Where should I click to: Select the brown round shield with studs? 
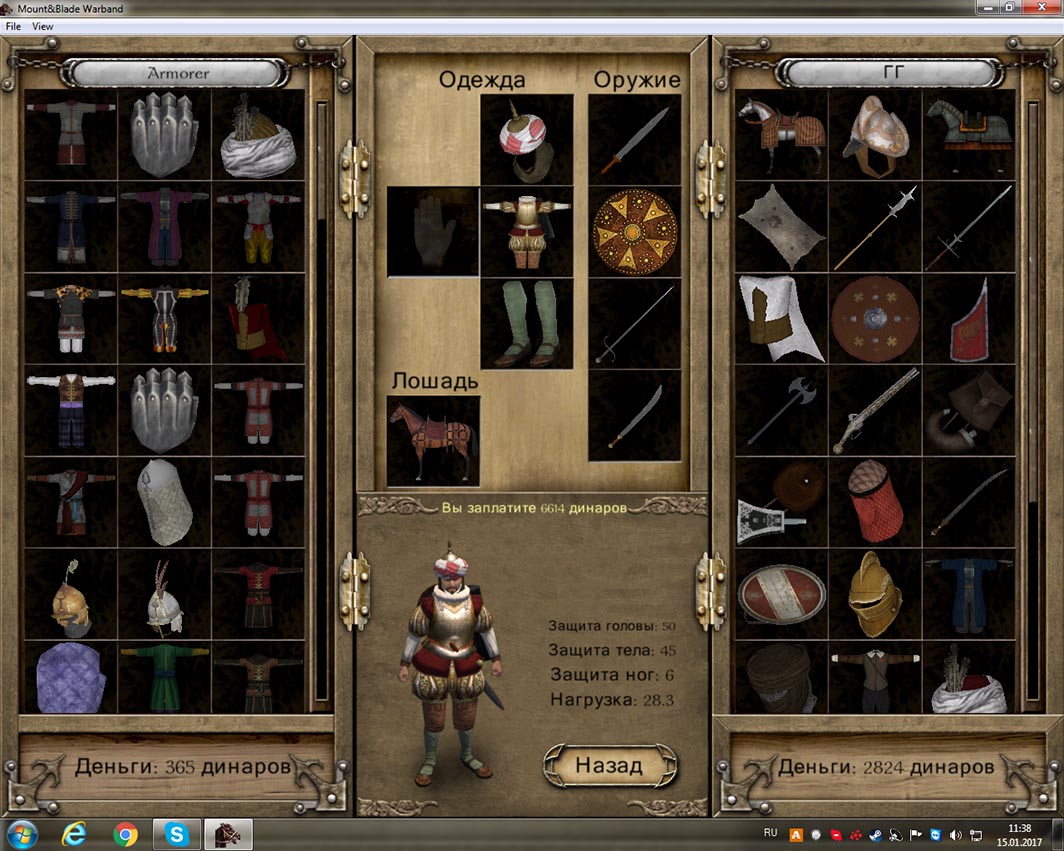(x=875, y=319)
